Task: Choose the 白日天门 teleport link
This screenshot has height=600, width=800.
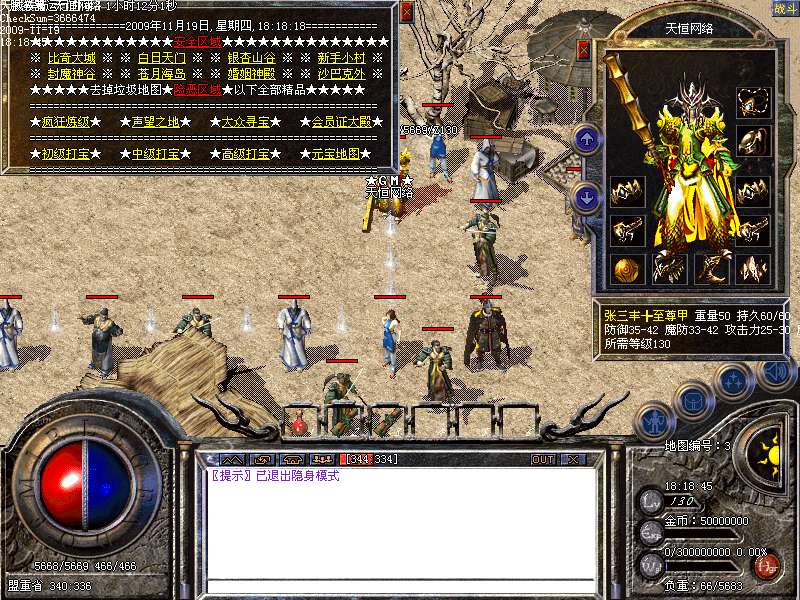Action: click(161, 58)
